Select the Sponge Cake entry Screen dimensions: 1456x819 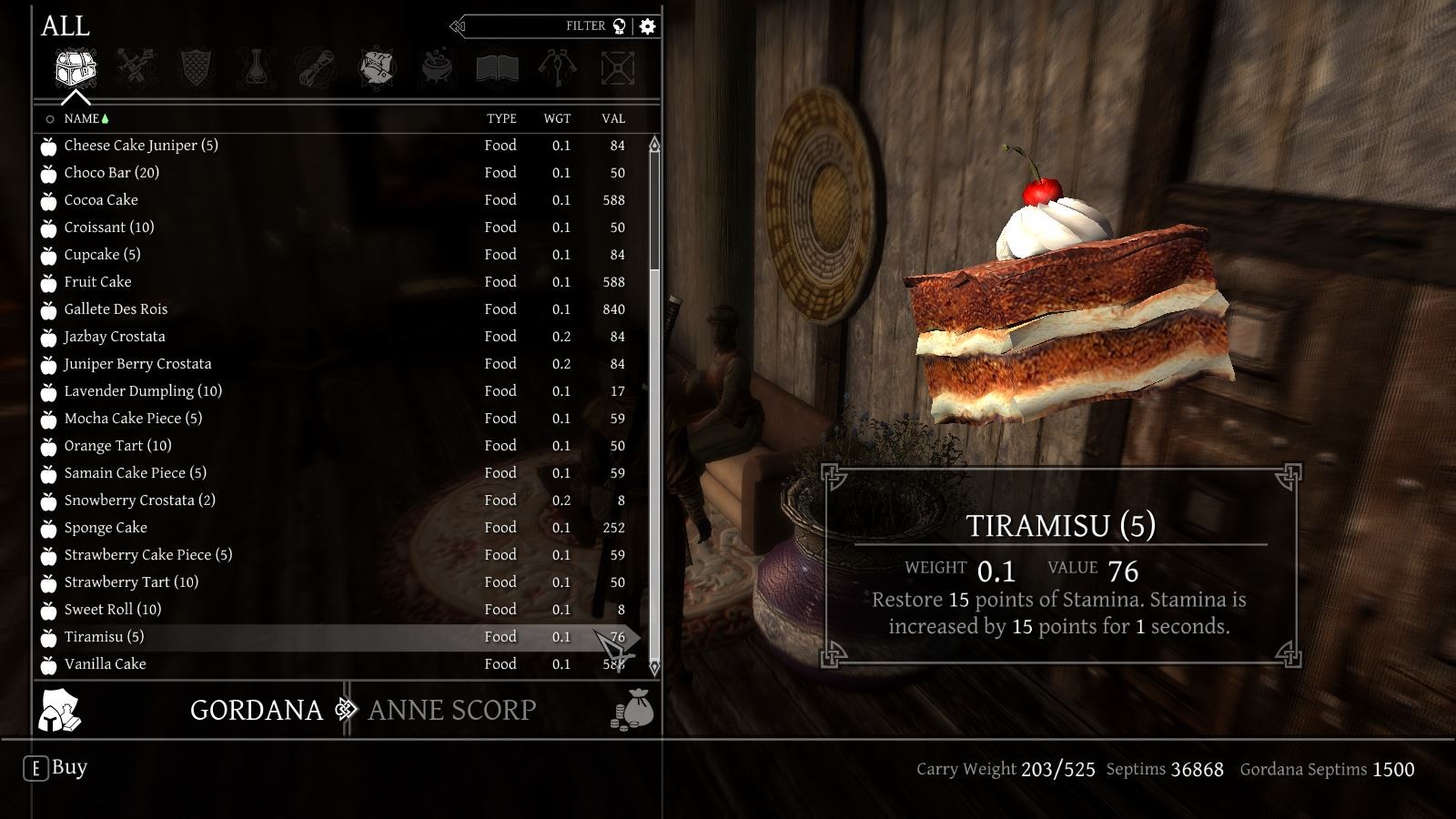pyautogui.click(x=106, y=528)
